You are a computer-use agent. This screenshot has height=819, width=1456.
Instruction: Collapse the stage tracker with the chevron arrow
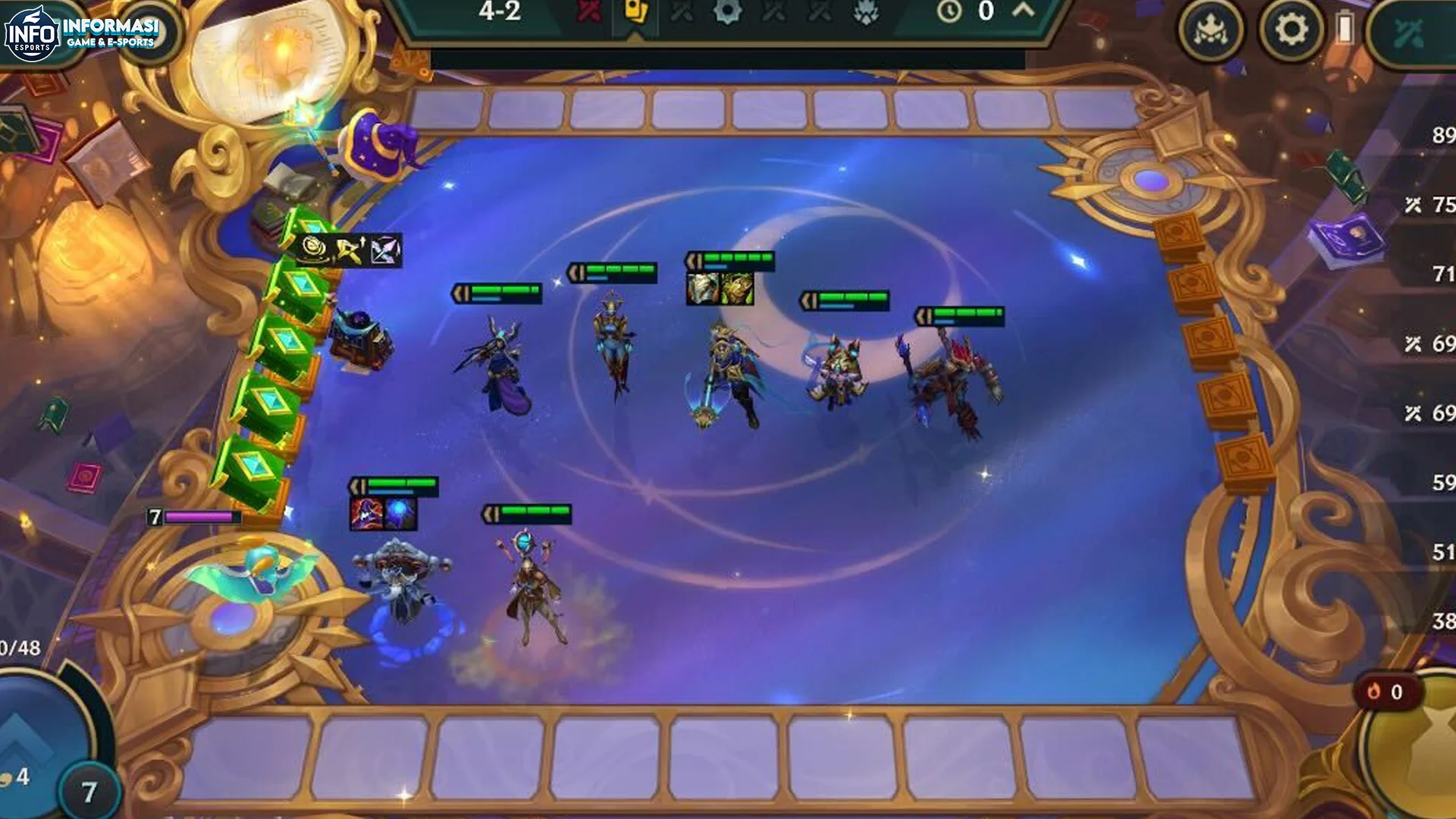pyautogui.click(x=1025, y=11)
